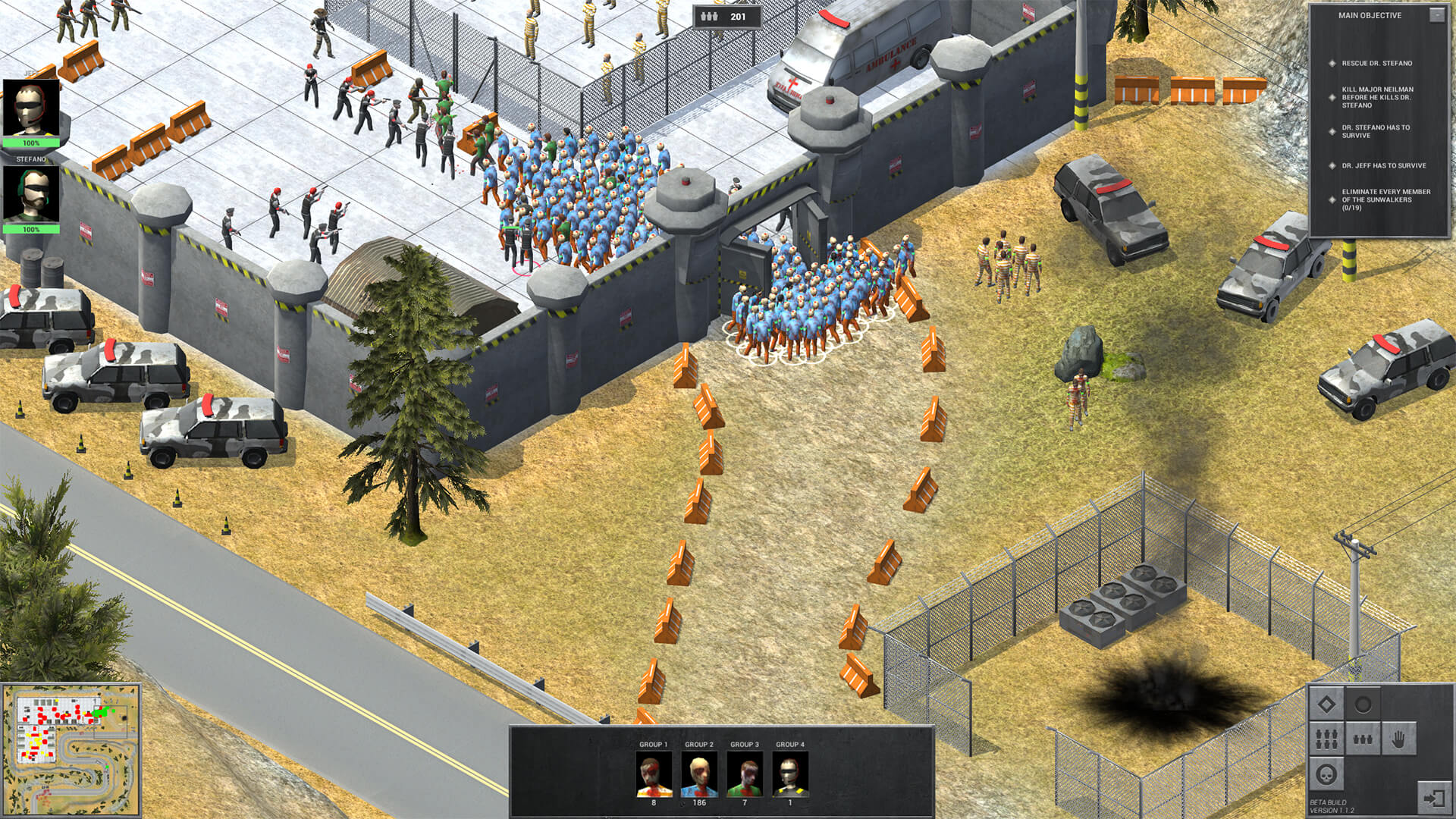
Task: Select Group 4 helmeted unit portrait
Action: 790,774
